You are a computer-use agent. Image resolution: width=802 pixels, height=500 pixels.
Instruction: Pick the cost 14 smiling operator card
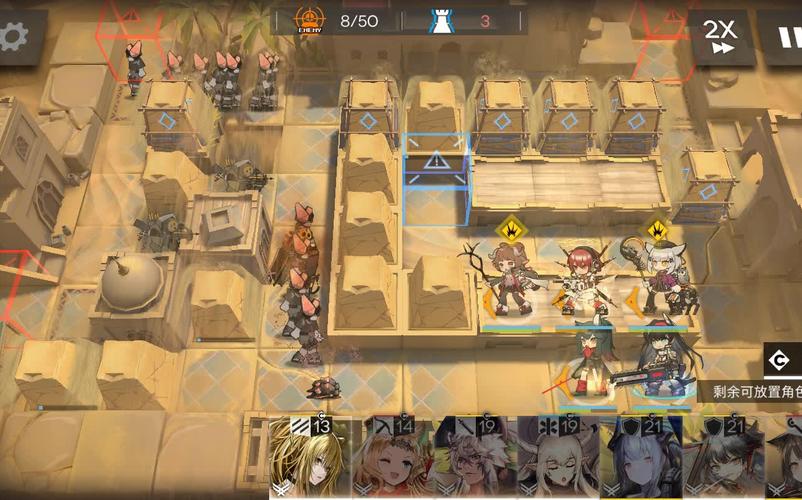392,458
